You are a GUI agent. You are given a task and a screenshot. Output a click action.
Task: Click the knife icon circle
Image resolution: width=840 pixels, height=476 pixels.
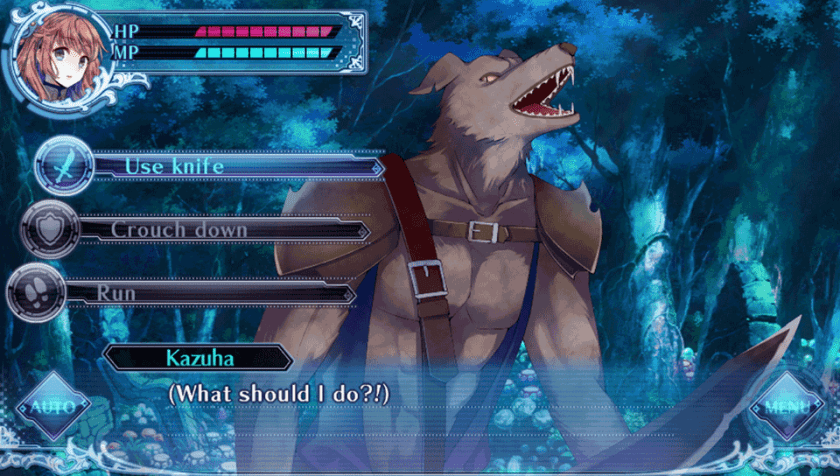(63, 166)
